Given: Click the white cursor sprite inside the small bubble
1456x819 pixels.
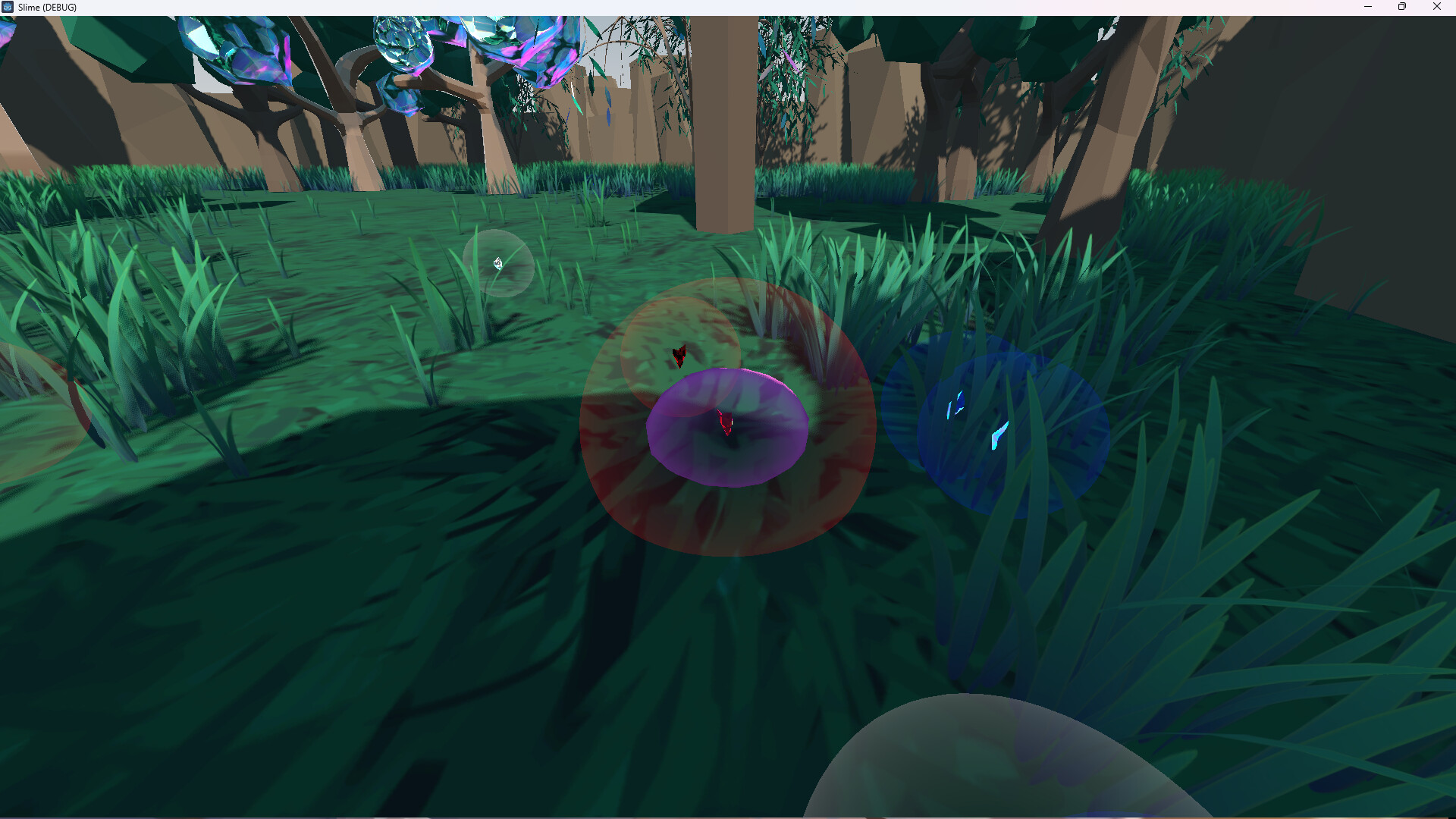Looking at the screenshot, I should tap(498, 262).
